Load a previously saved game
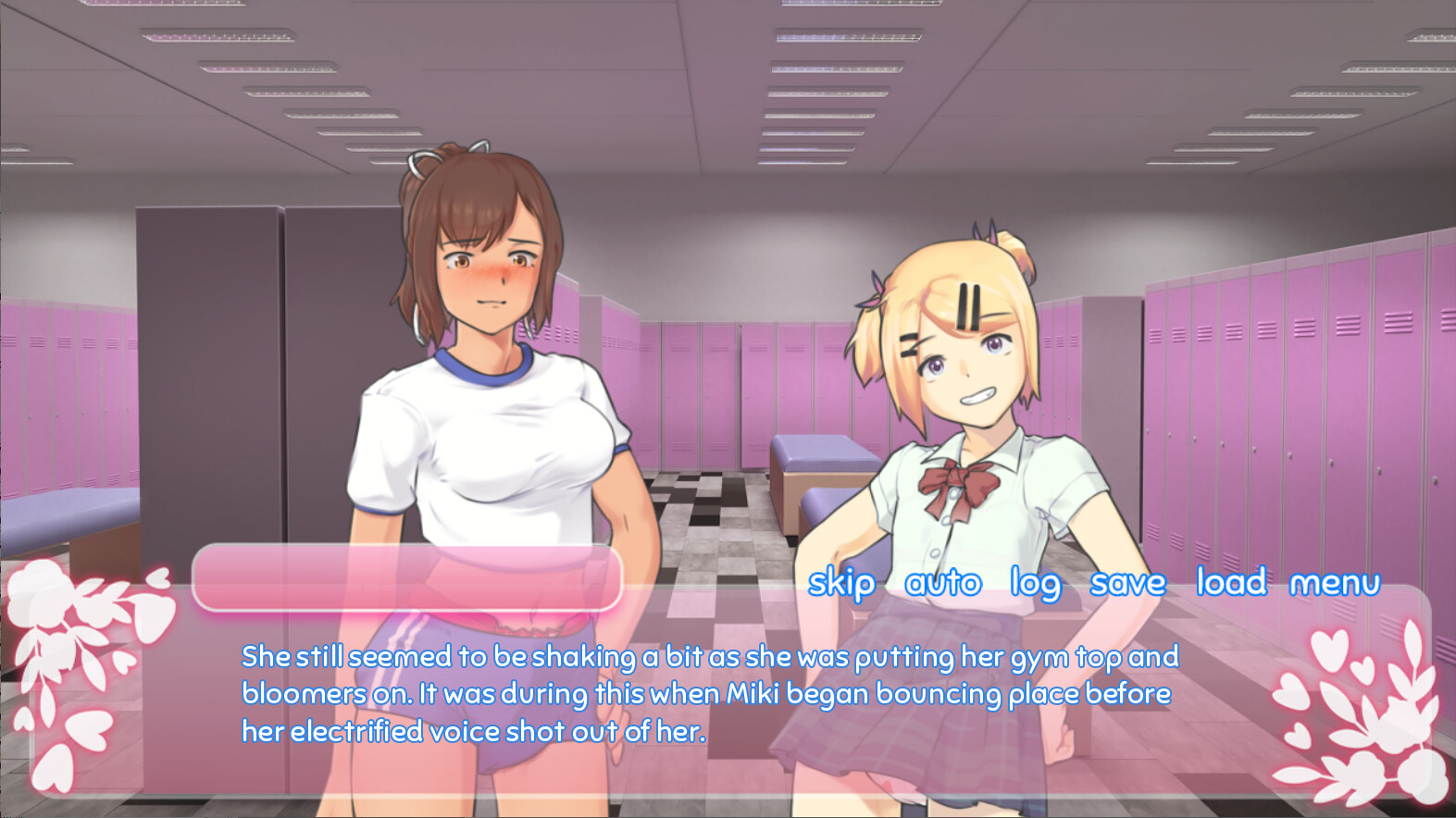This screenshot has width=1456, height=818. tap(1232, 583)
